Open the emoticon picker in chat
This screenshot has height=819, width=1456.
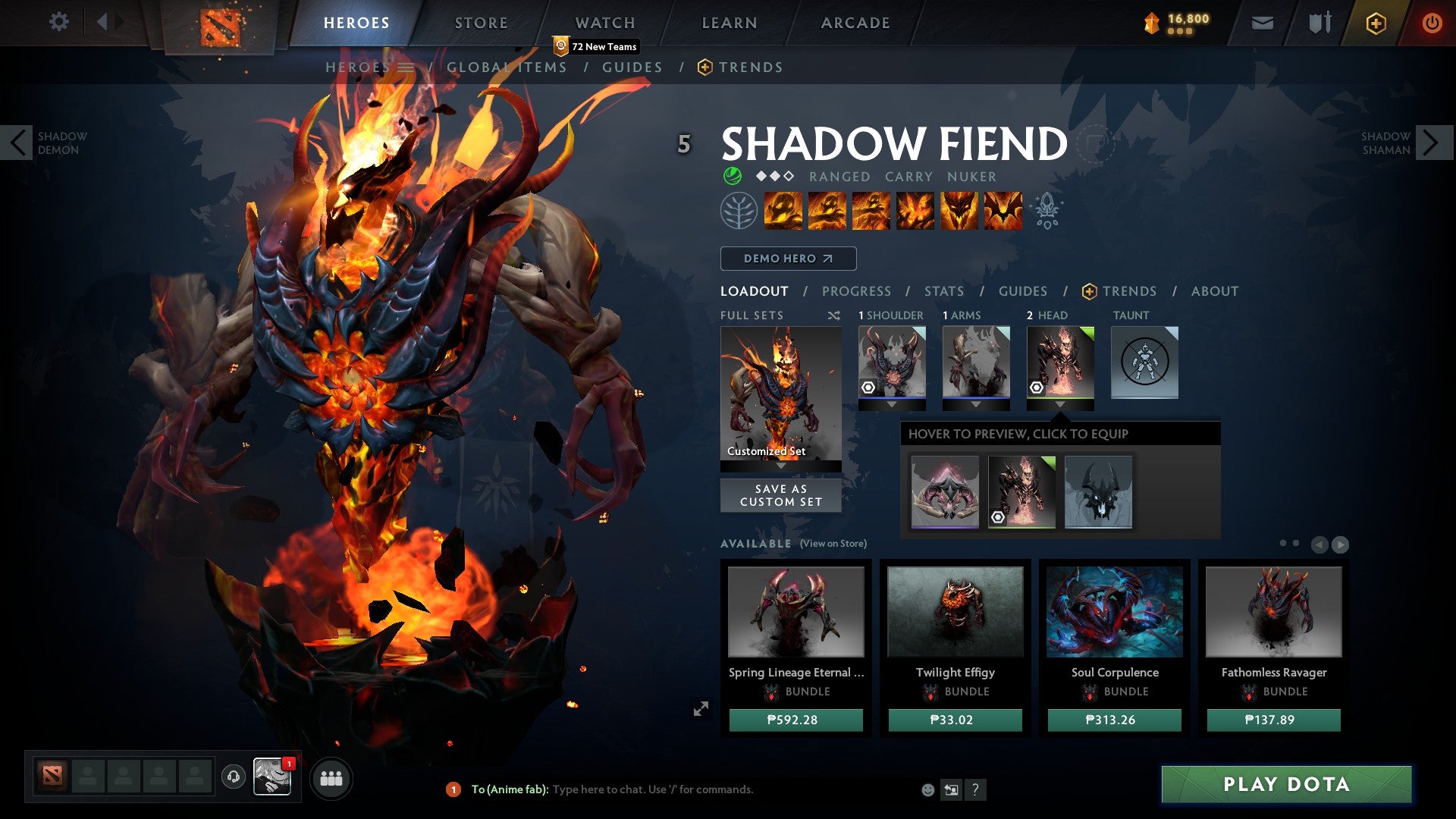(927, 789)
